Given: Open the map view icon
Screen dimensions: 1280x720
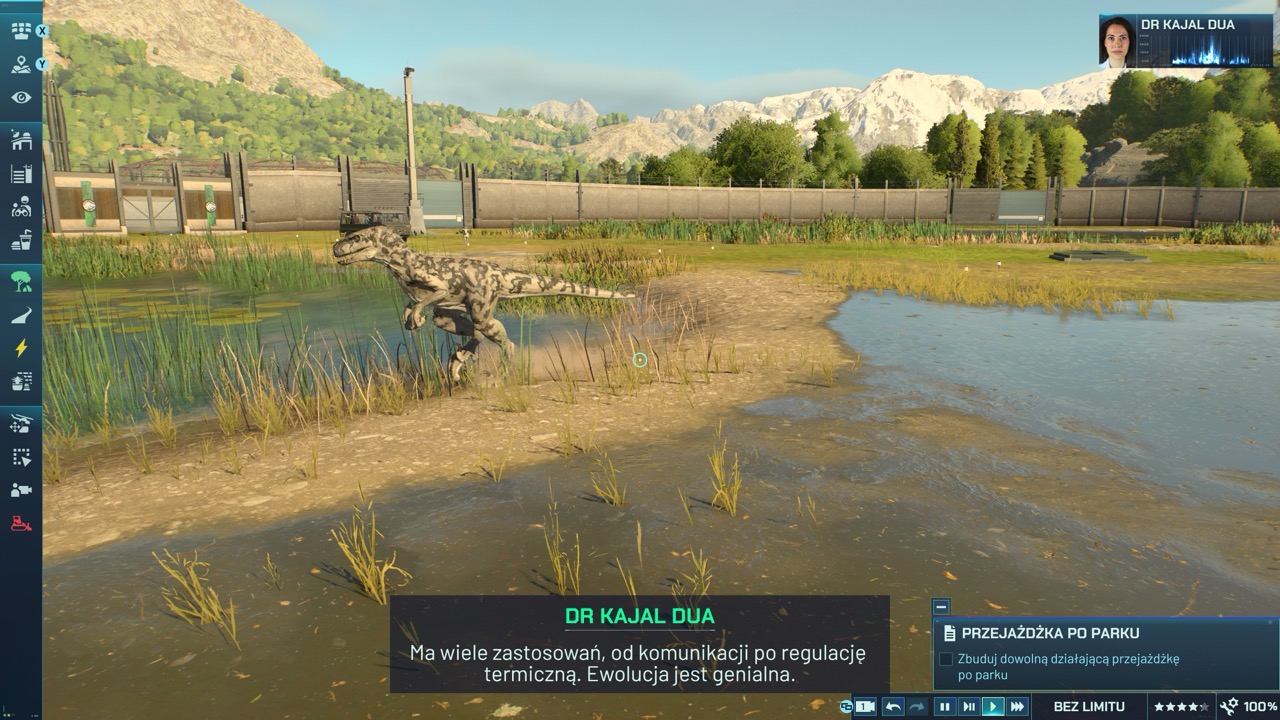Looking at the screenshot, I should click(x=21, y=65).
